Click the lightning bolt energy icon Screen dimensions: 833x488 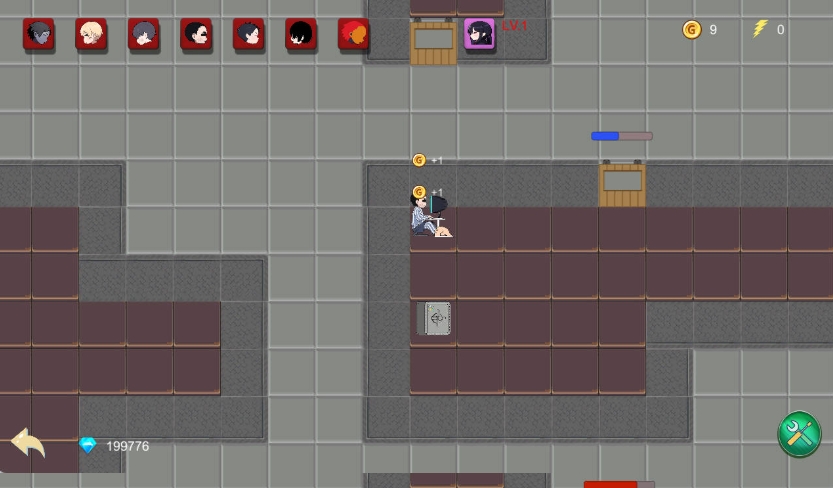tap(760, 29)
